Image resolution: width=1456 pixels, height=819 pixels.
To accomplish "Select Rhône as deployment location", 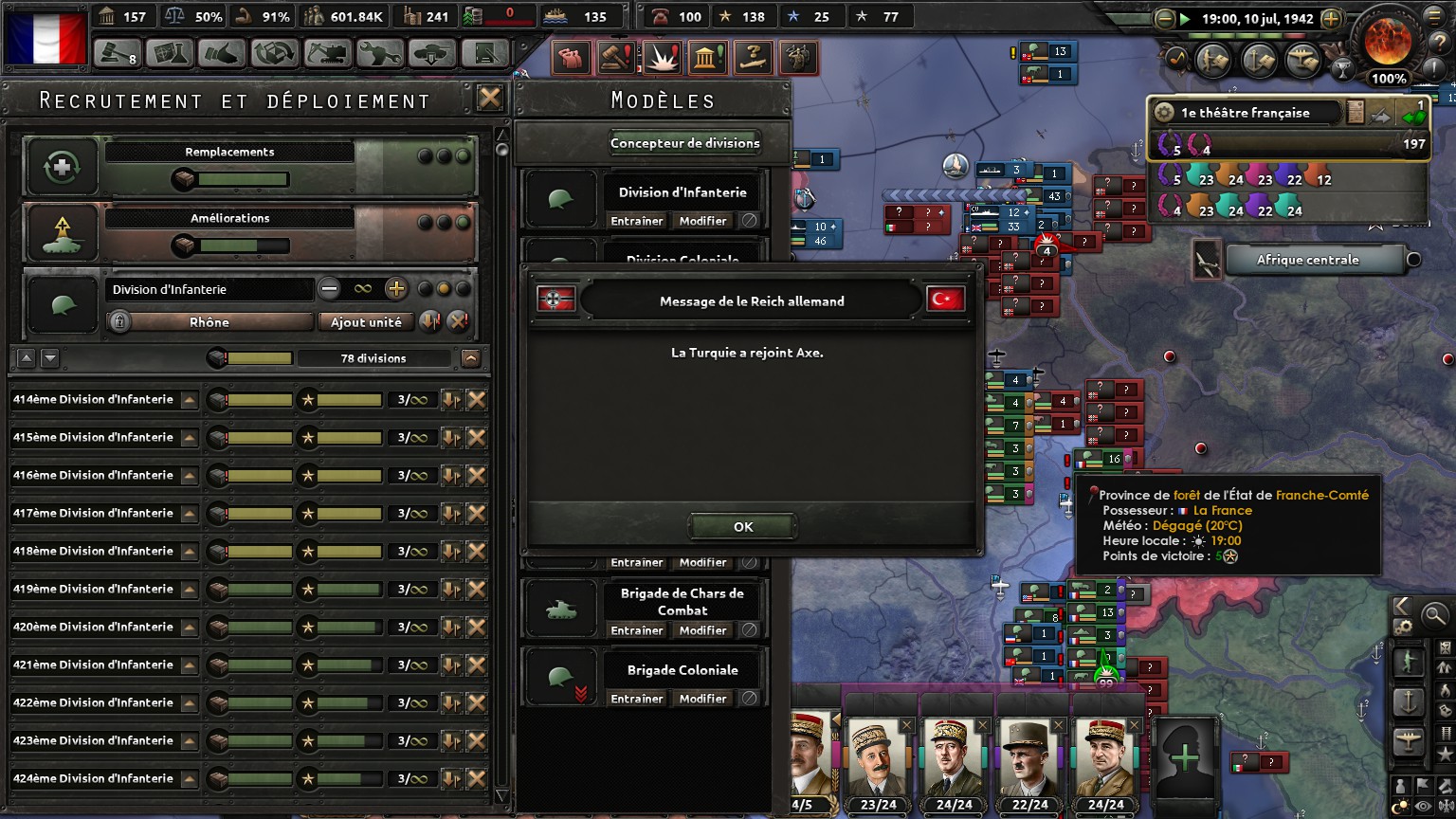I will pyautogui.click(x=209, y=322).
